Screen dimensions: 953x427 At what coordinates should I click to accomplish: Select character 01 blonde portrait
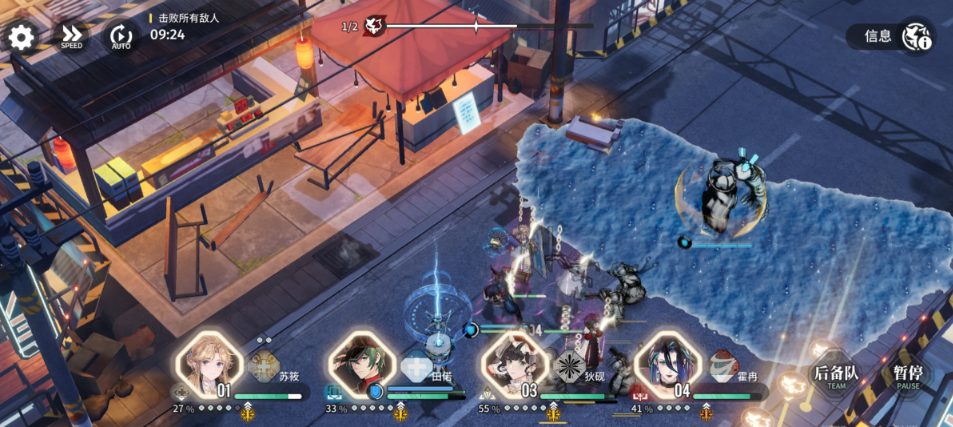tap(209, 363)
